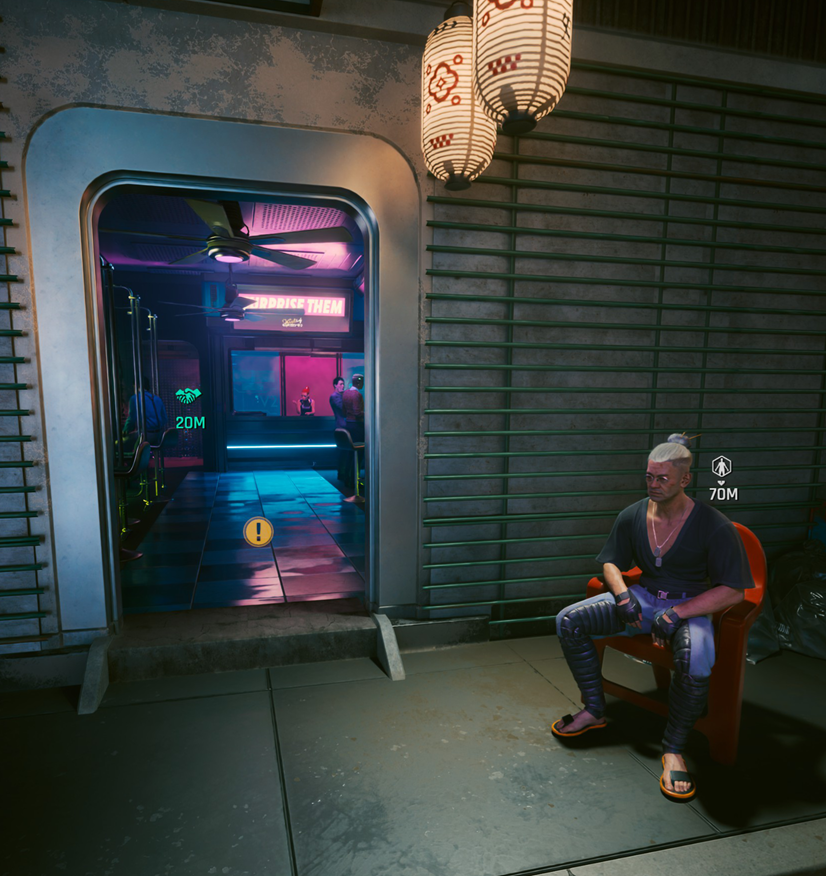Viewport: 826px width, 876px height.
Task: Click the white figure marker at 70M
Action: 721,466
